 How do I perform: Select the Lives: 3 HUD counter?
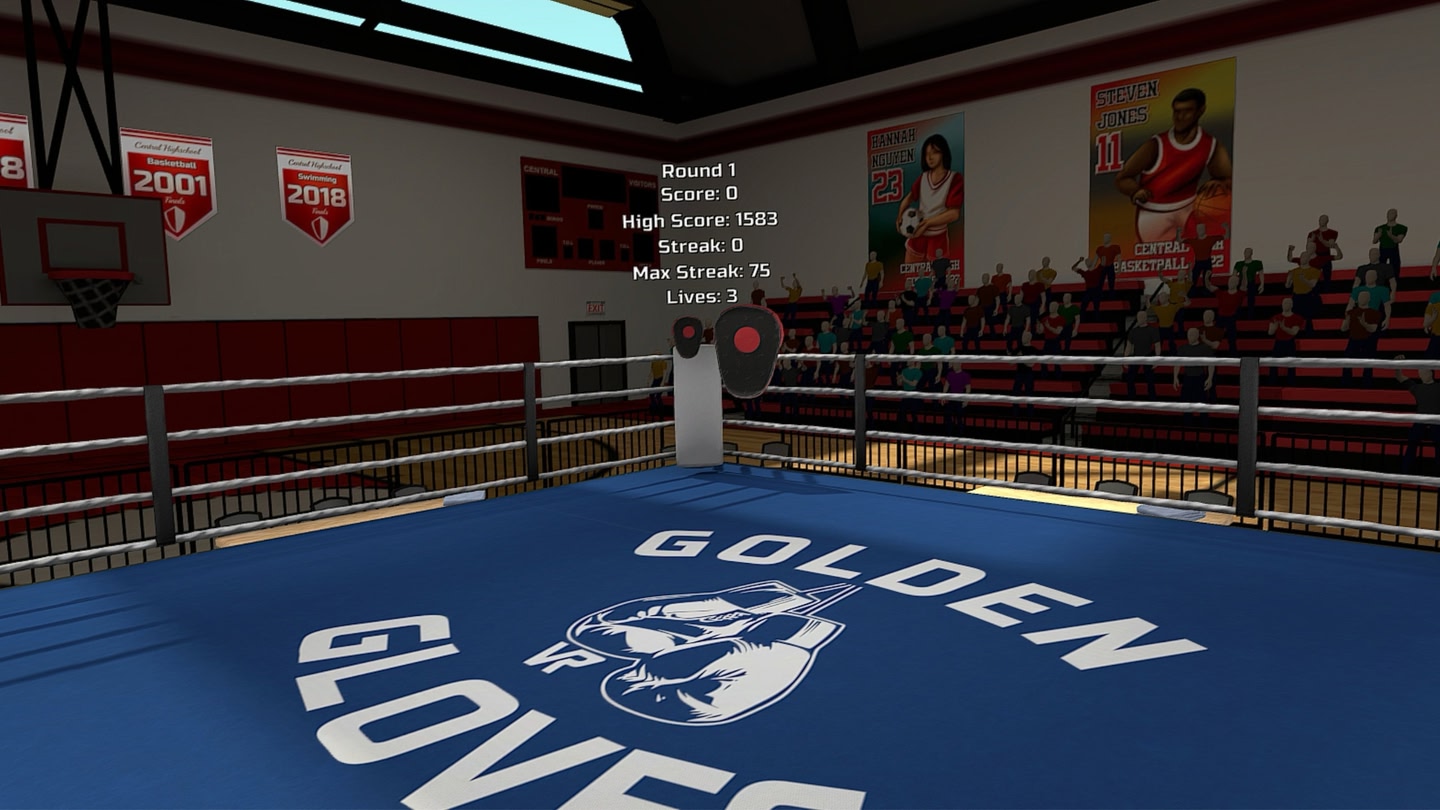(x=700, y=297)
